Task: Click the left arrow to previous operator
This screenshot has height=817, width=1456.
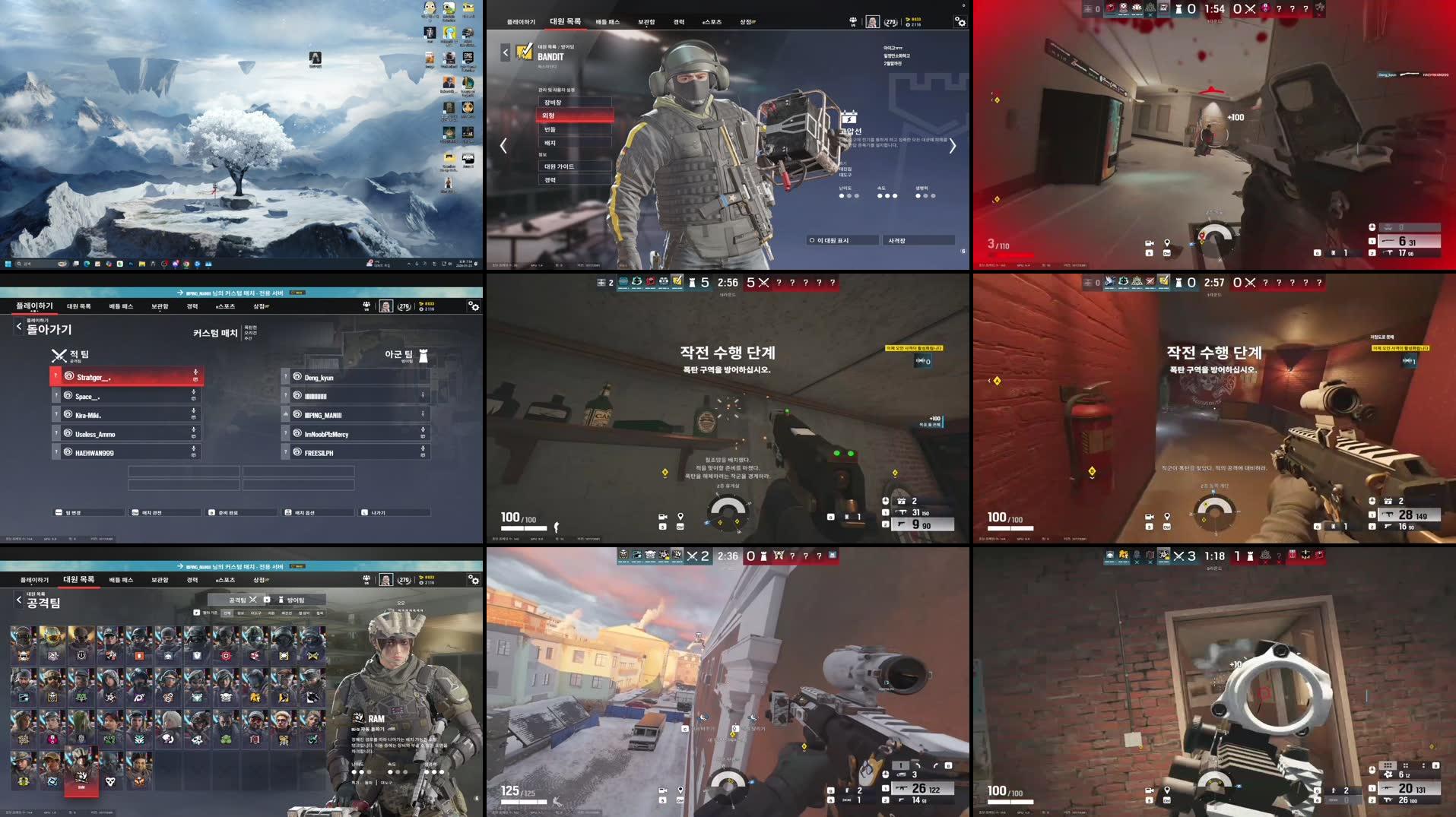Action: [503, 145]
